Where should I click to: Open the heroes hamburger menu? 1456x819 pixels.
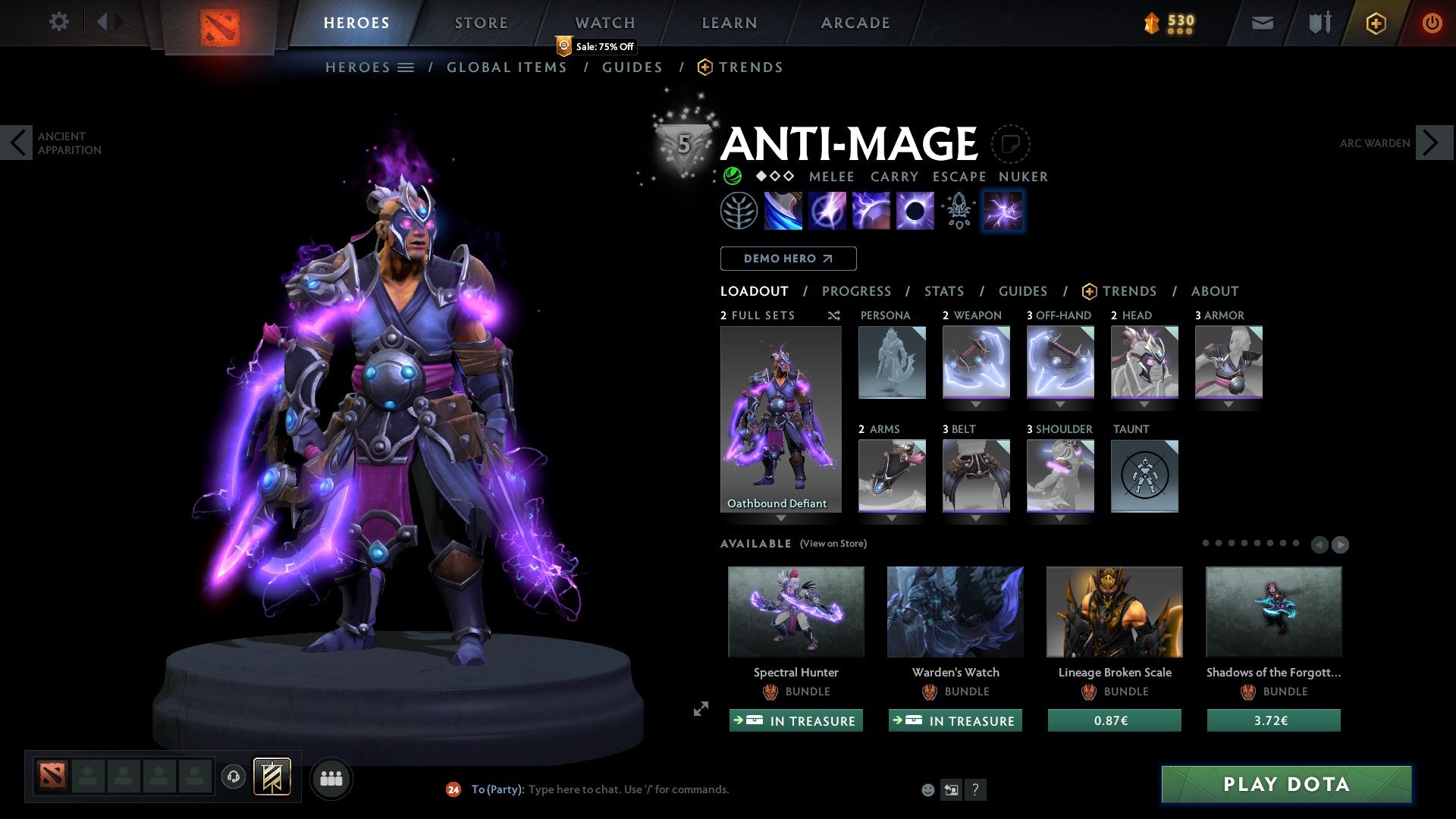click(x=406, y=67)
